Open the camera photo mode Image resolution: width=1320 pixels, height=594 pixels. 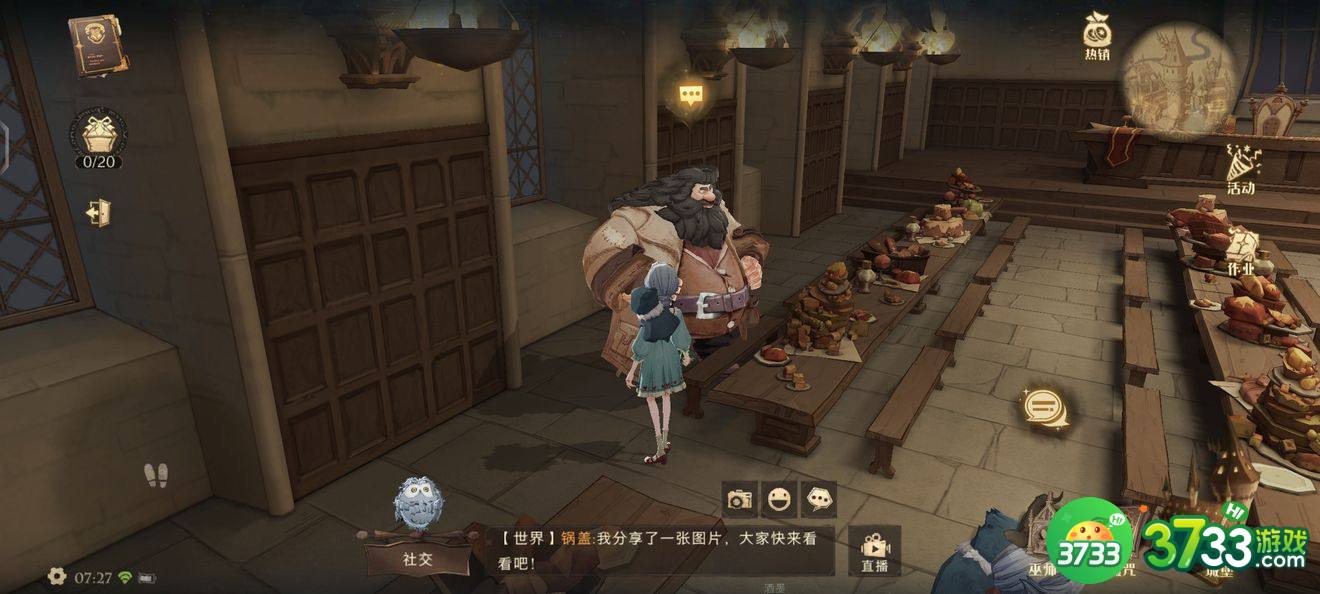[740, 499]
